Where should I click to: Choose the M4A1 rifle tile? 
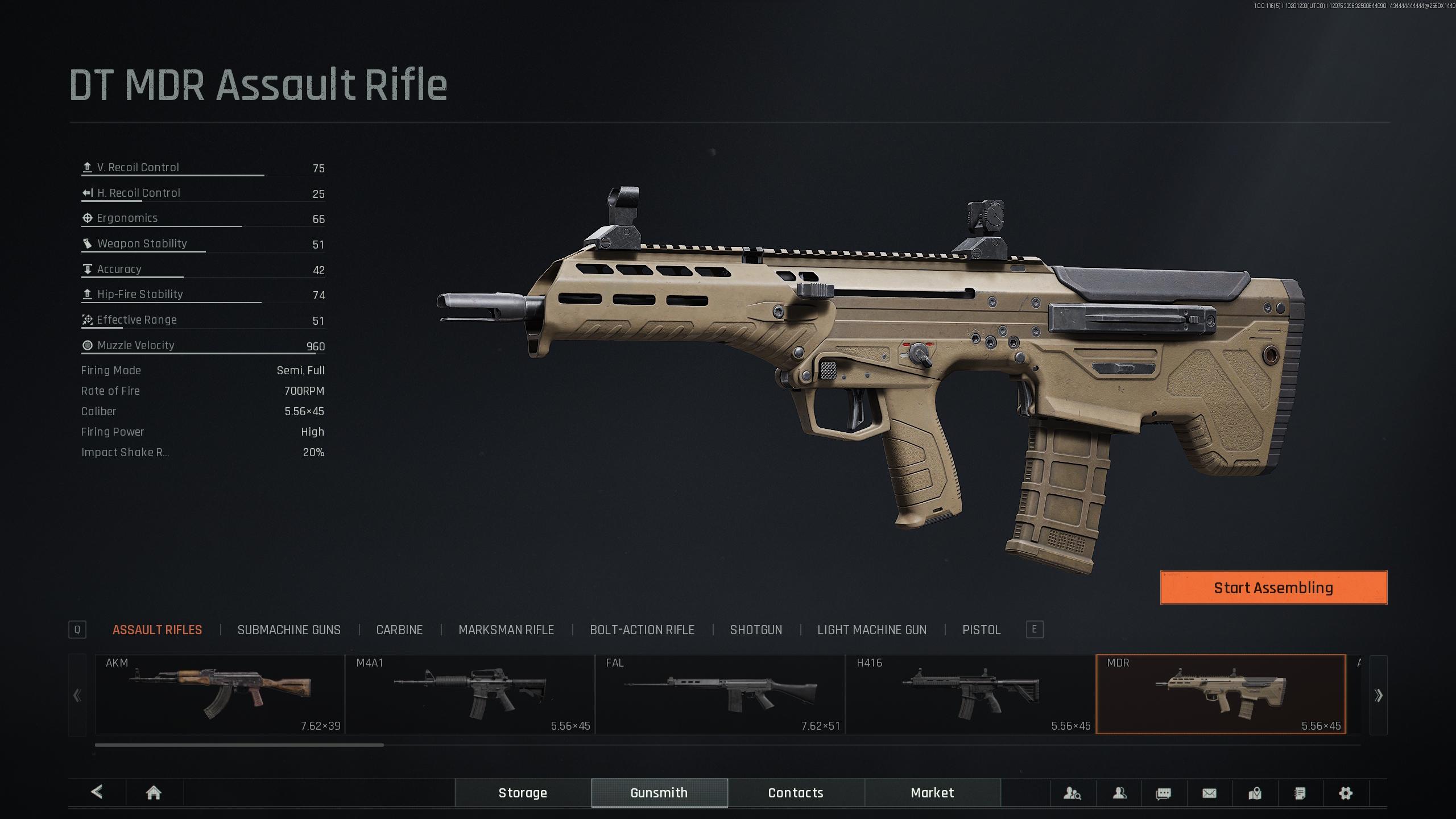pyautogui.click(x=470, y=694)
